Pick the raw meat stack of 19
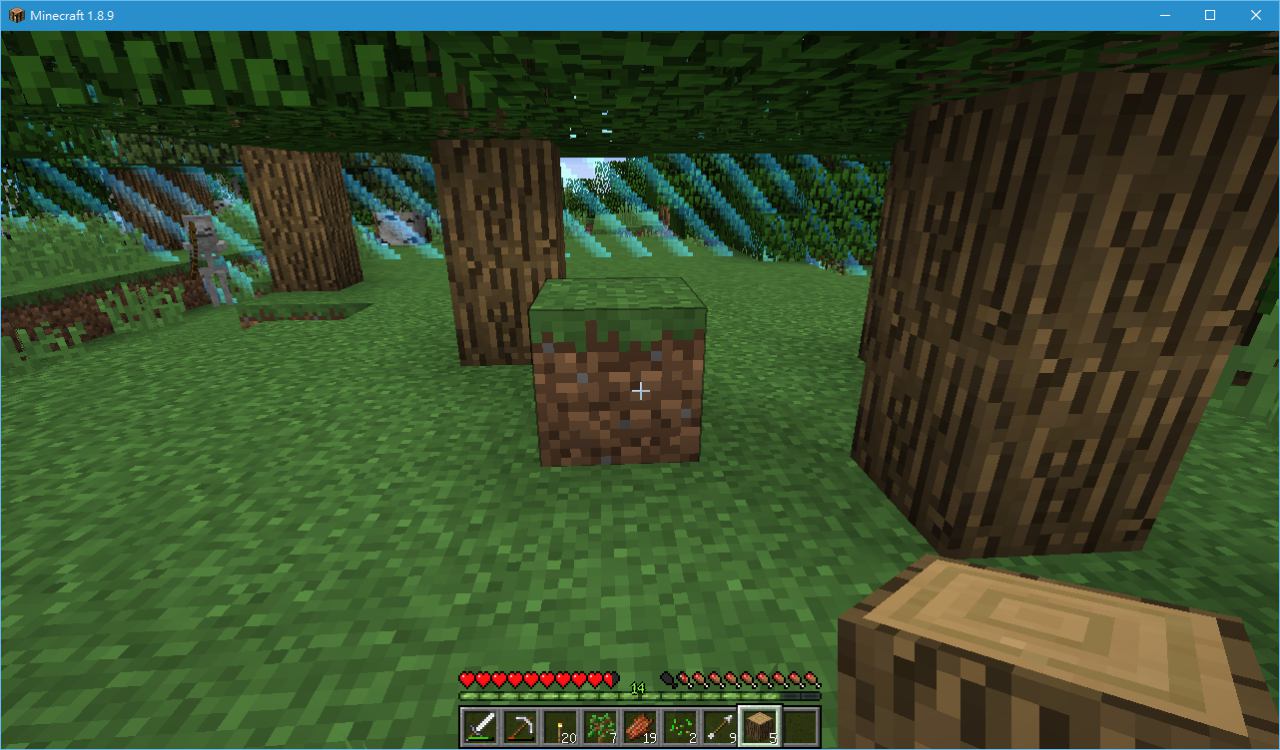Image resolution: width=1280 pixels, height=750 pixels. pos(640,725)
